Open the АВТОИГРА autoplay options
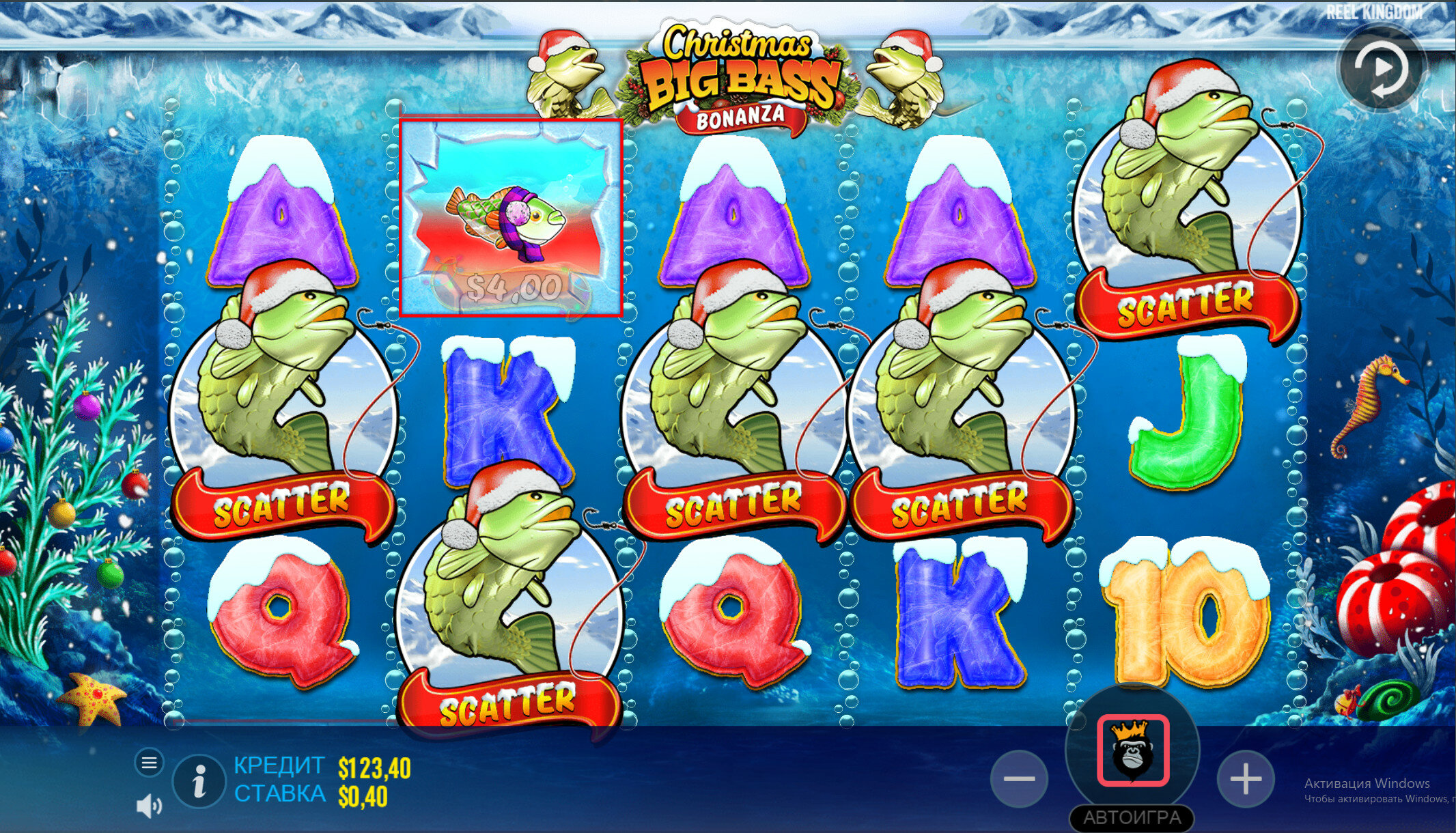Image resolution: width=1456 pixels, height=833 pixels. click(1132, 817)
